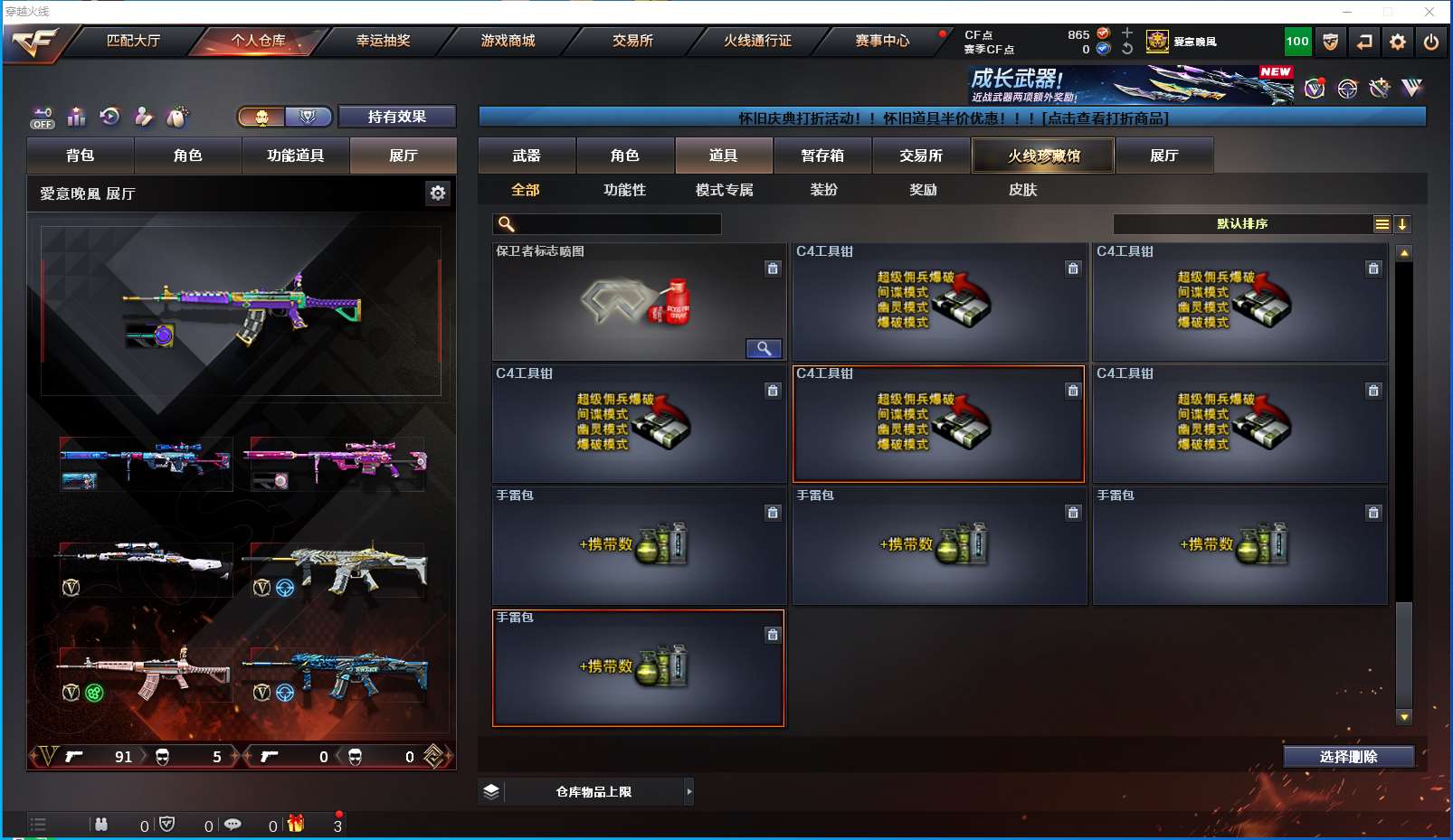Open the 火线珍藏馆 collection tab
The width and height of the screenshot is (1453, 840).
pyautogui.click(x=1044, y=156)
